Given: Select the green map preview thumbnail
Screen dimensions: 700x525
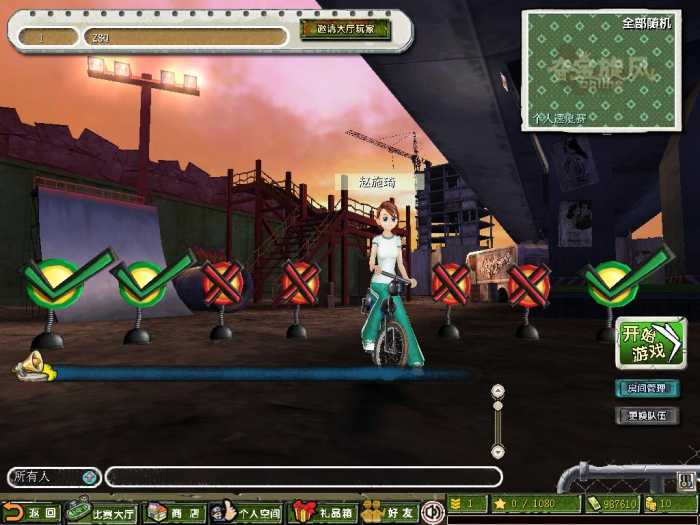Looking at the screenshot, I should [600, 70].
